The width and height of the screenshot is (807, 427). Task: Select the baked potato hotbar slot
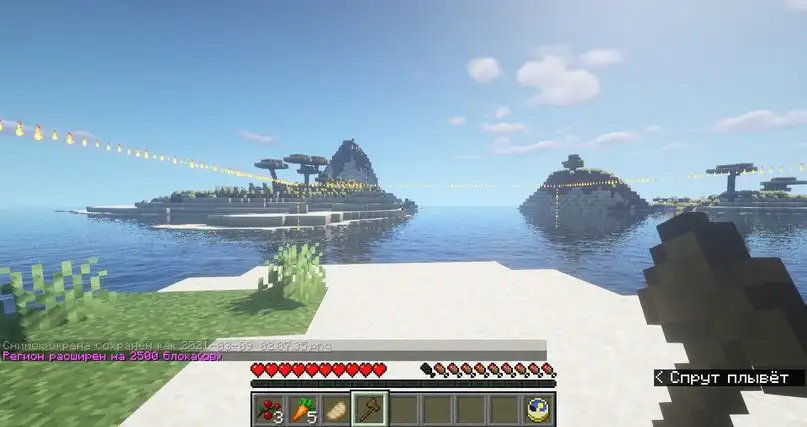[x=336, y=408]
